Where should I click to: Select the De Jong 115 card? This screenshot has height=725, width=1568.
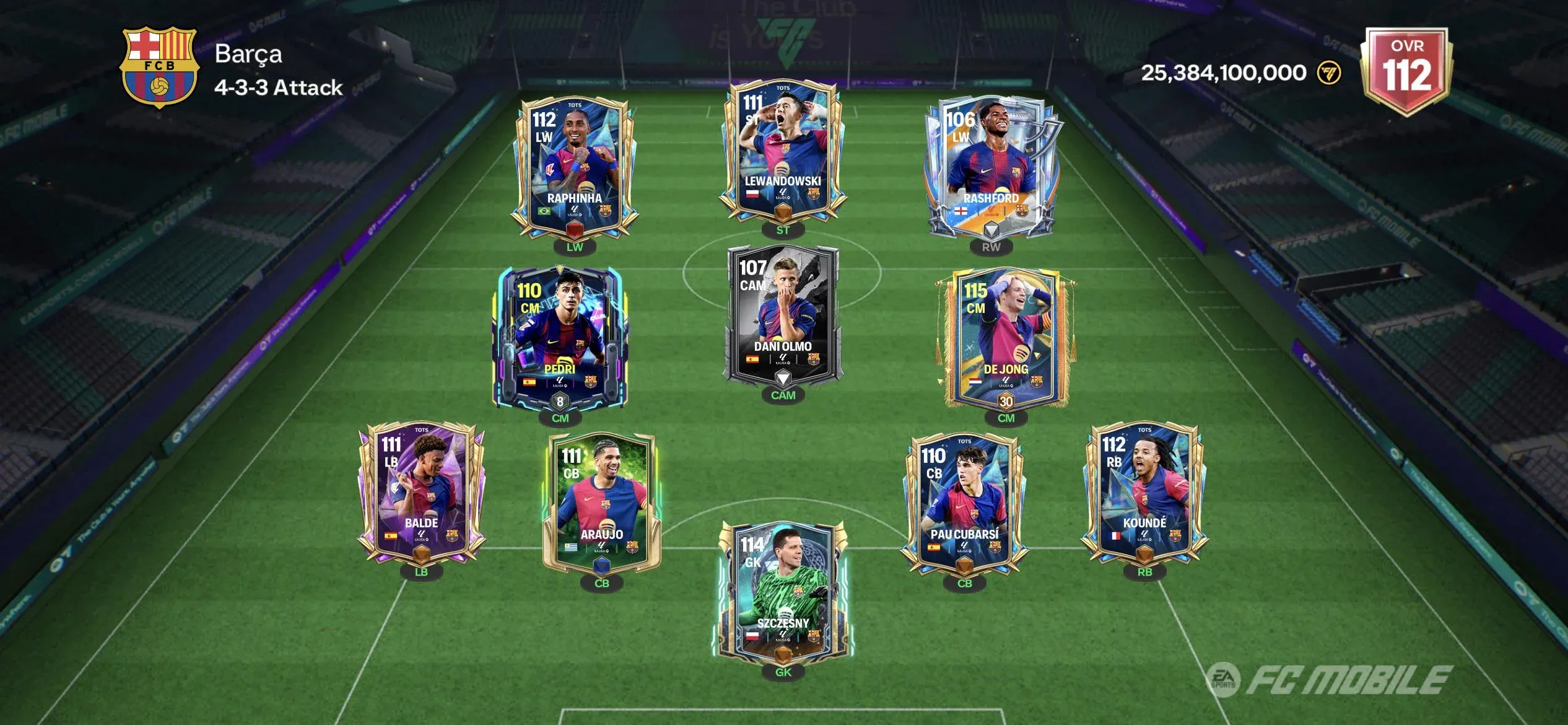(1006, 338)
